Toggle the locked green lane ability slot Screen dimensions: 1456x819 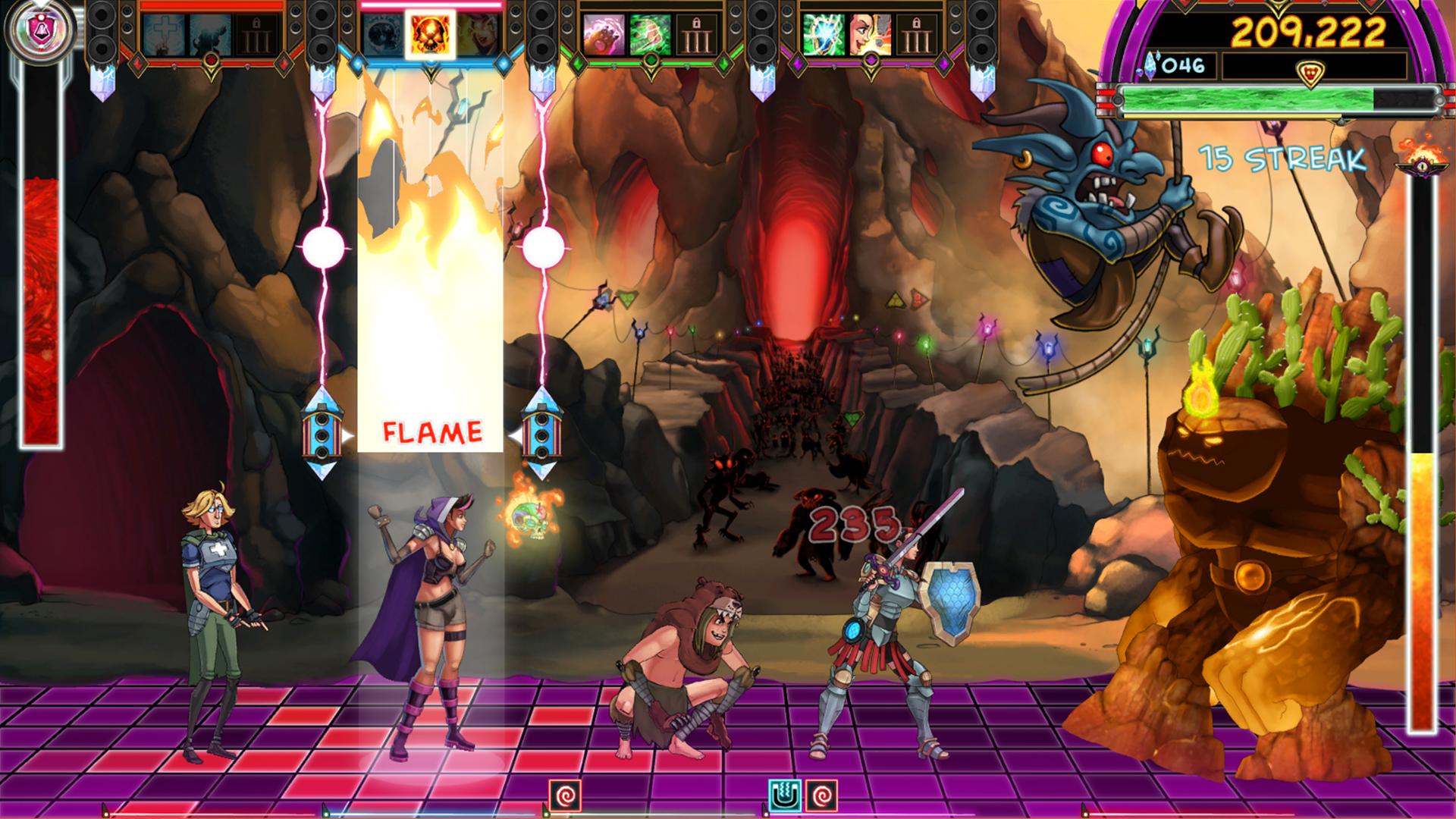[x=695, y=34]
